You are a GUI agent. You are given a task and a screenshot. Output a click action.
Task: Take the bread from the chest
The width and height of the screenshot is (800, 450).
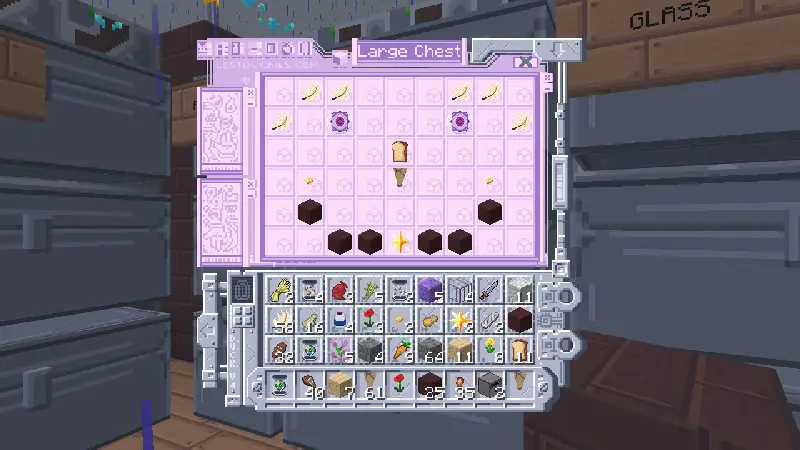point(400,152)
